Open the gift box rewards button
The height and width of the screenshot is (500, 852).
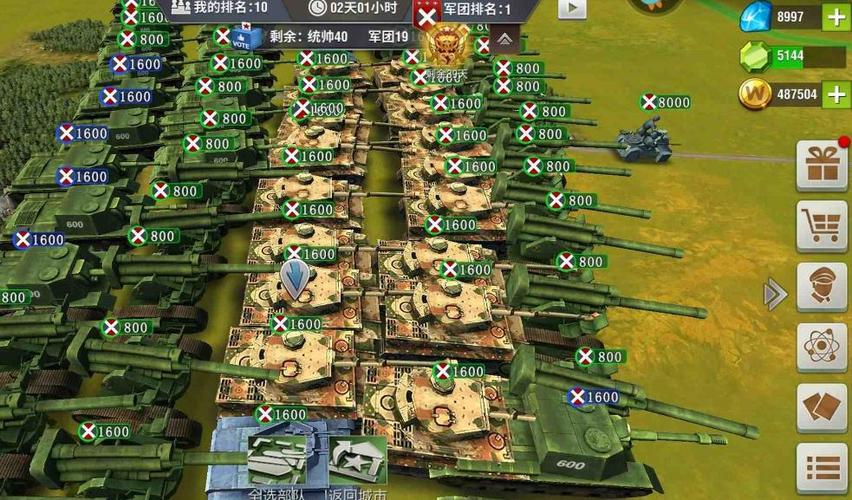click(x=821, y=165)
